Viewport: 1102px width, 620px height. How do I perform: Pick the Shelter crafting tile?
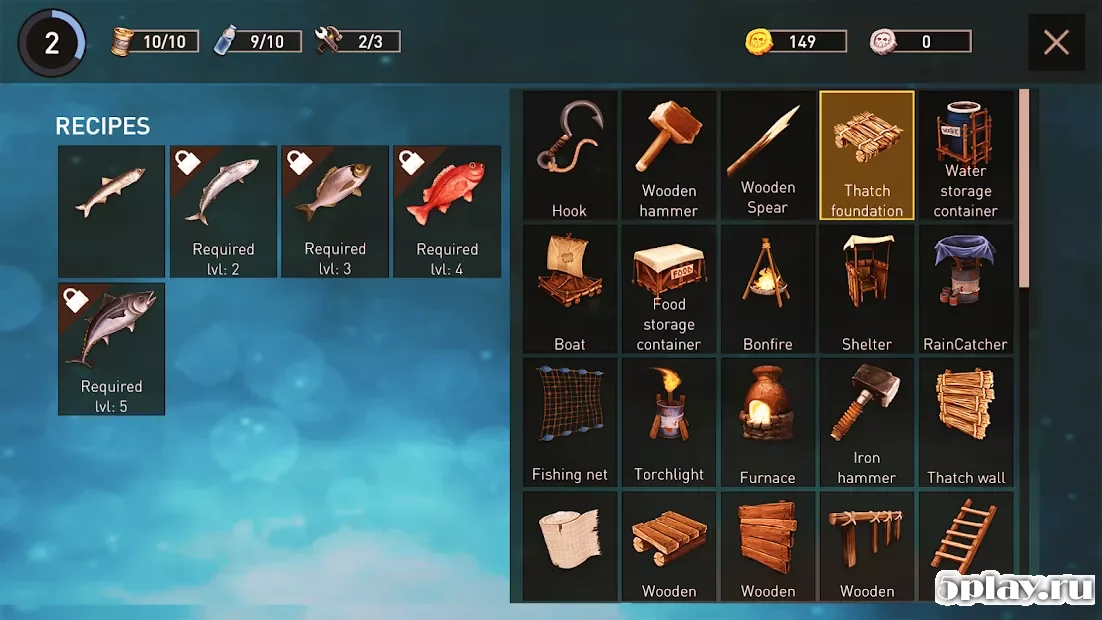pyautogui.click(x=867, y=289)
